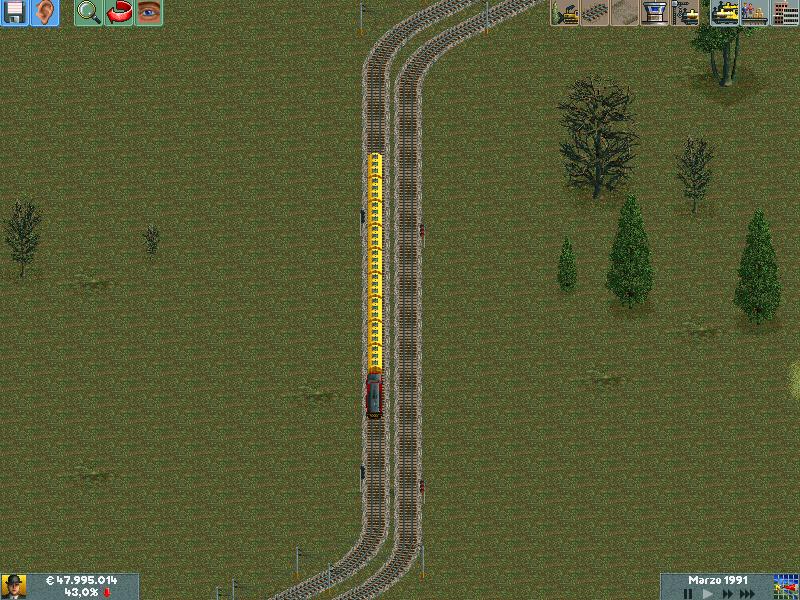Set the game to normal speed
800x600 pixels.
(709, 593)
